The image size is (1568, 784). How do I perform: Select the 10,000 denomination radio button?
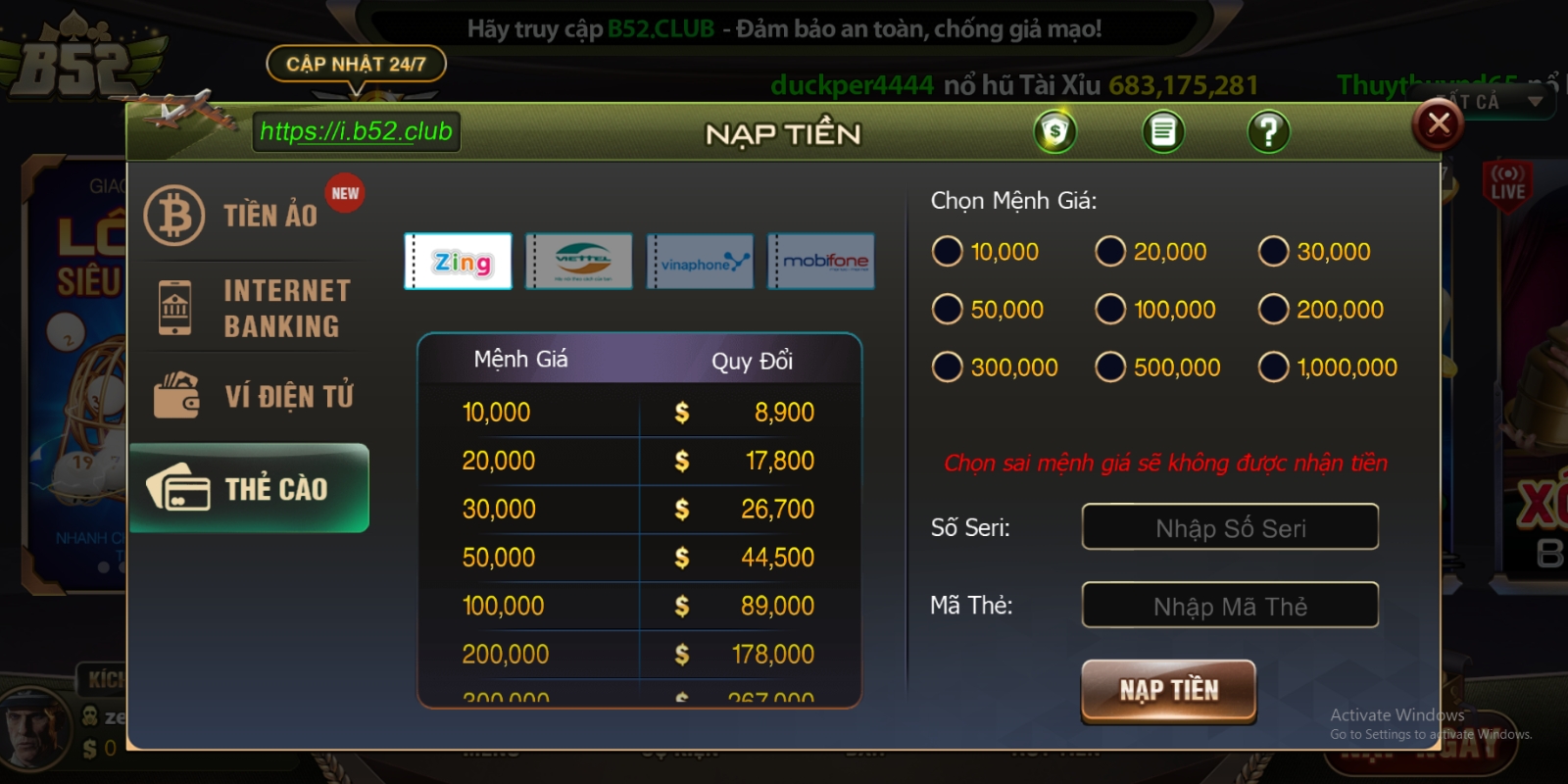pyautogui.click(x=948, y=252)
